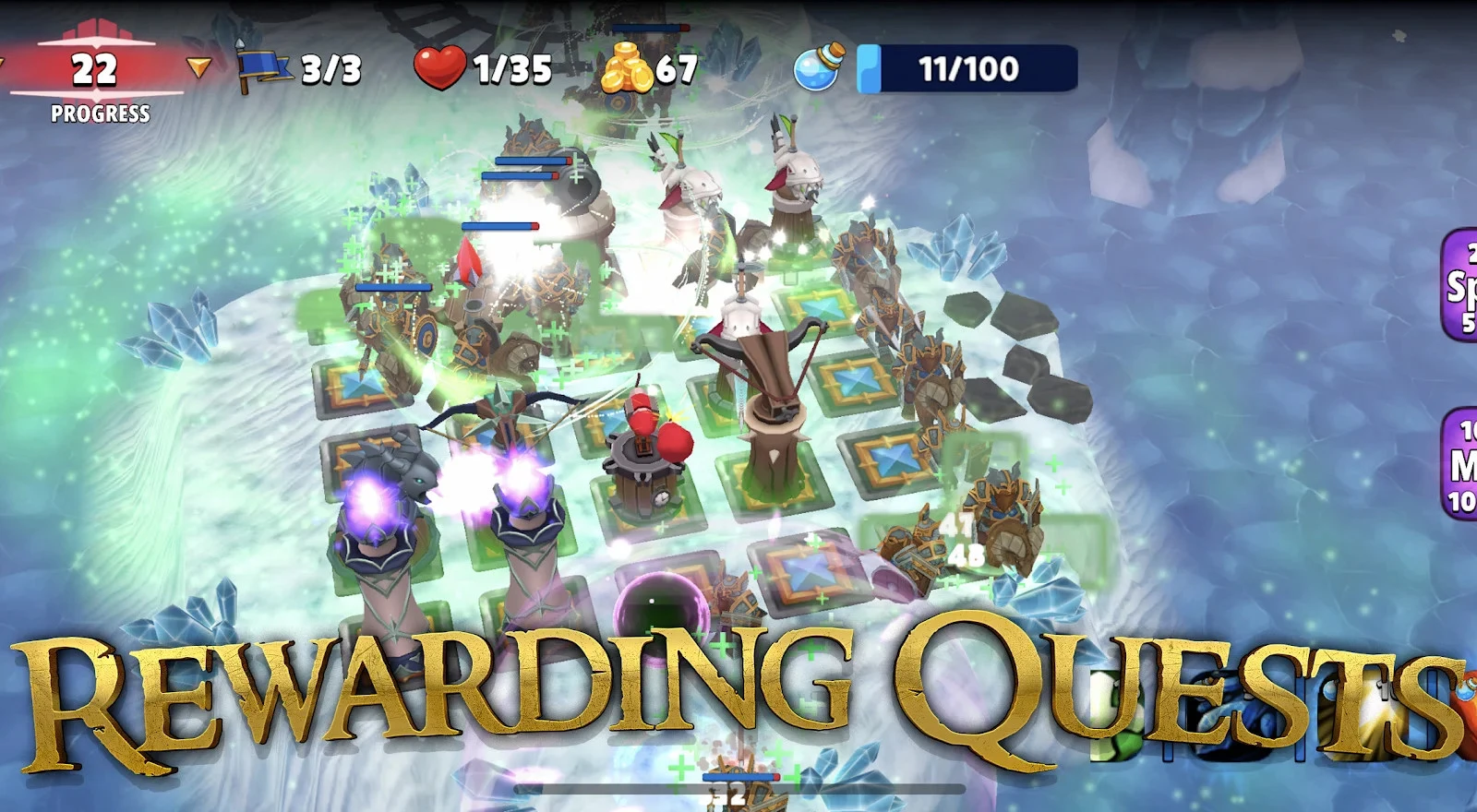The width and height of the screenshot is (1477, 812).
Task: Tap the gold coins stack icon
Action: (x=626, y=68)
